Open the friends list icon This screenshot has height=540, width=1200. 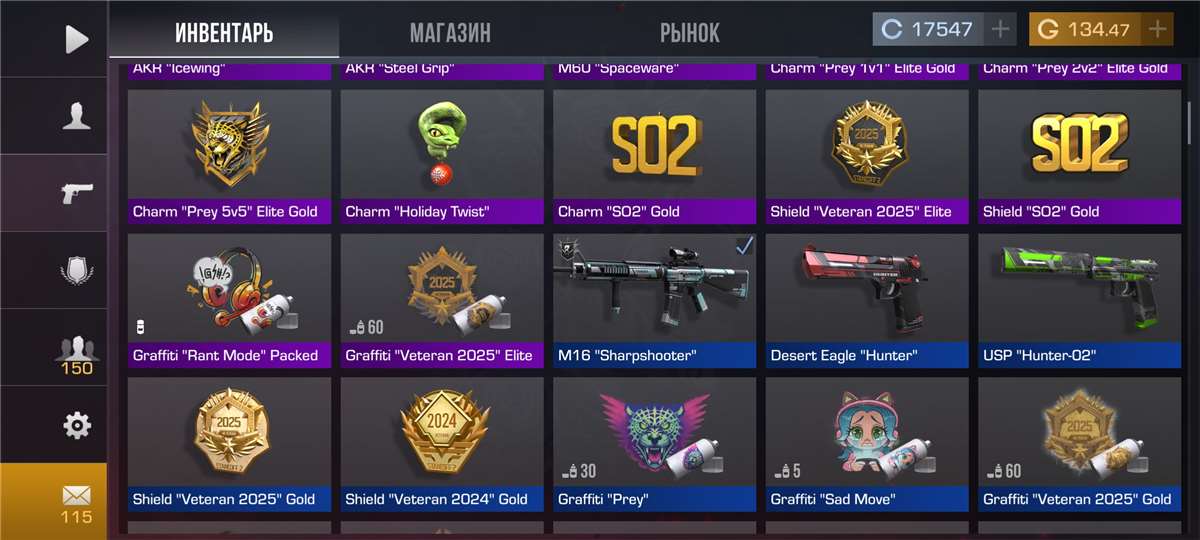coord(76,350)
